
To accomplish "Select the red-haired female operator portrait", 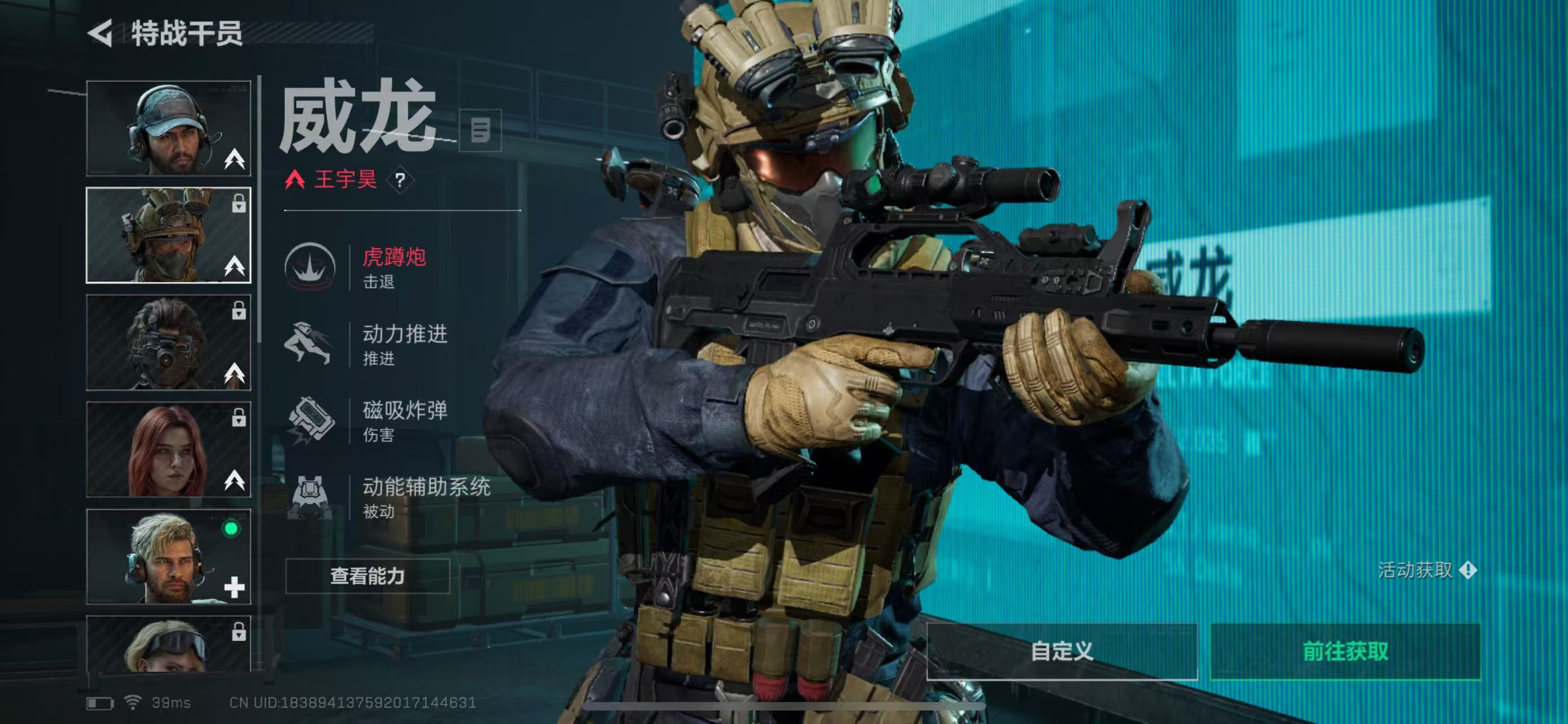I will pos(168,449).
